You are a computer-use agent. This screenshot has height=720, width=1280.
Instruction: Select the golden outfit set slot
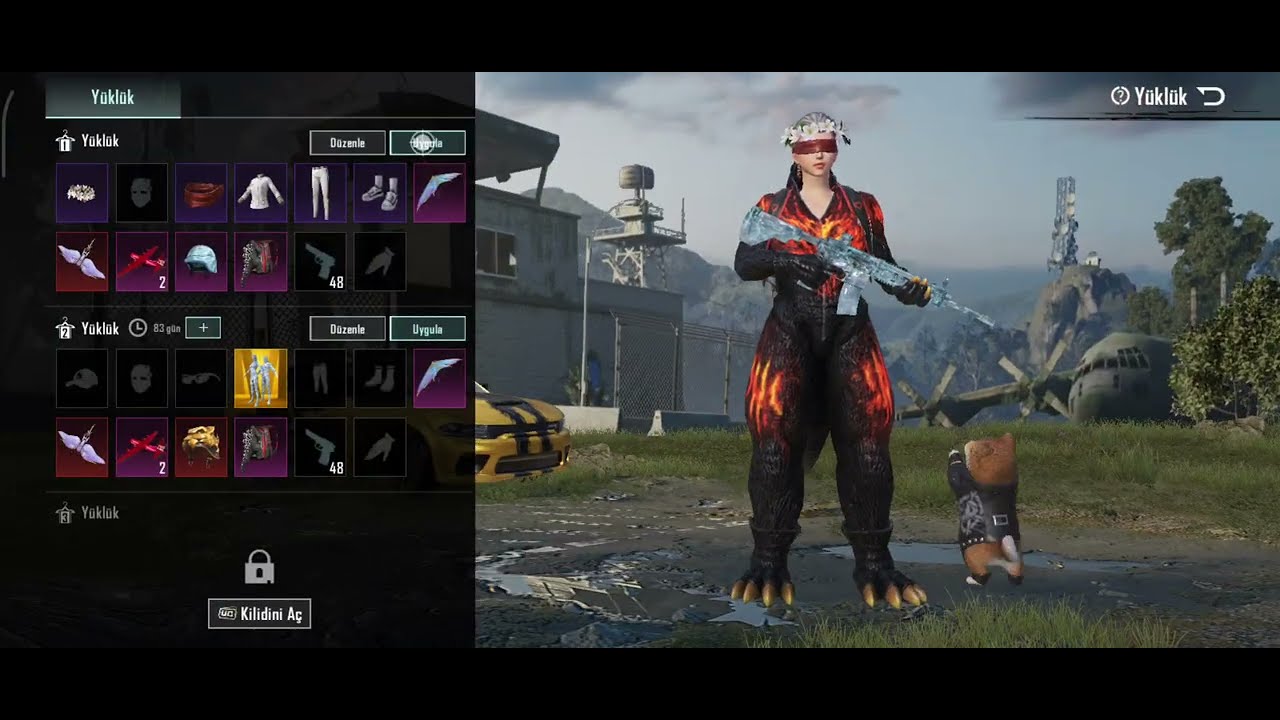click(x=260, y=379)
